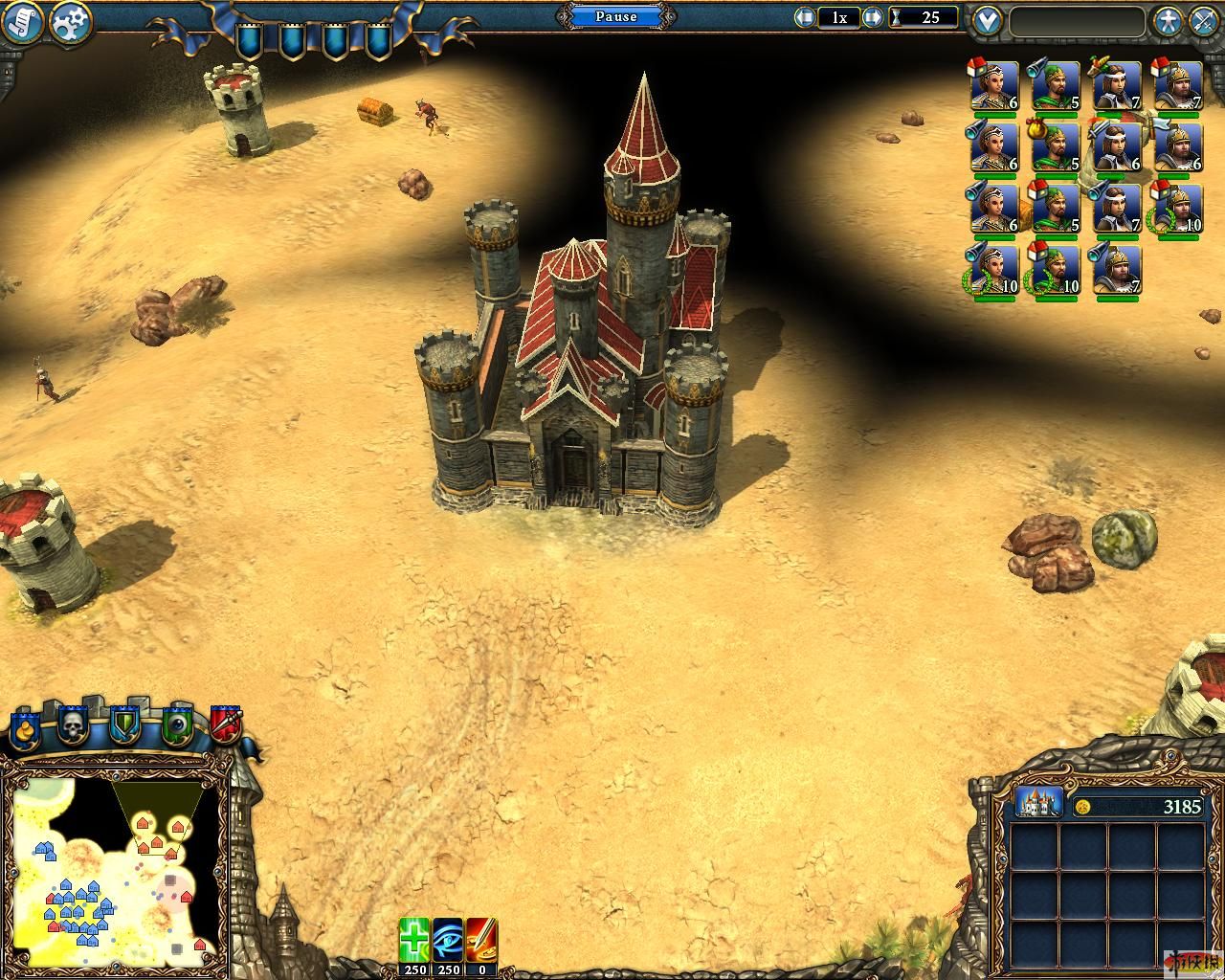Click the Pause button
The image size is (1225, 980).
coord(615,16)
